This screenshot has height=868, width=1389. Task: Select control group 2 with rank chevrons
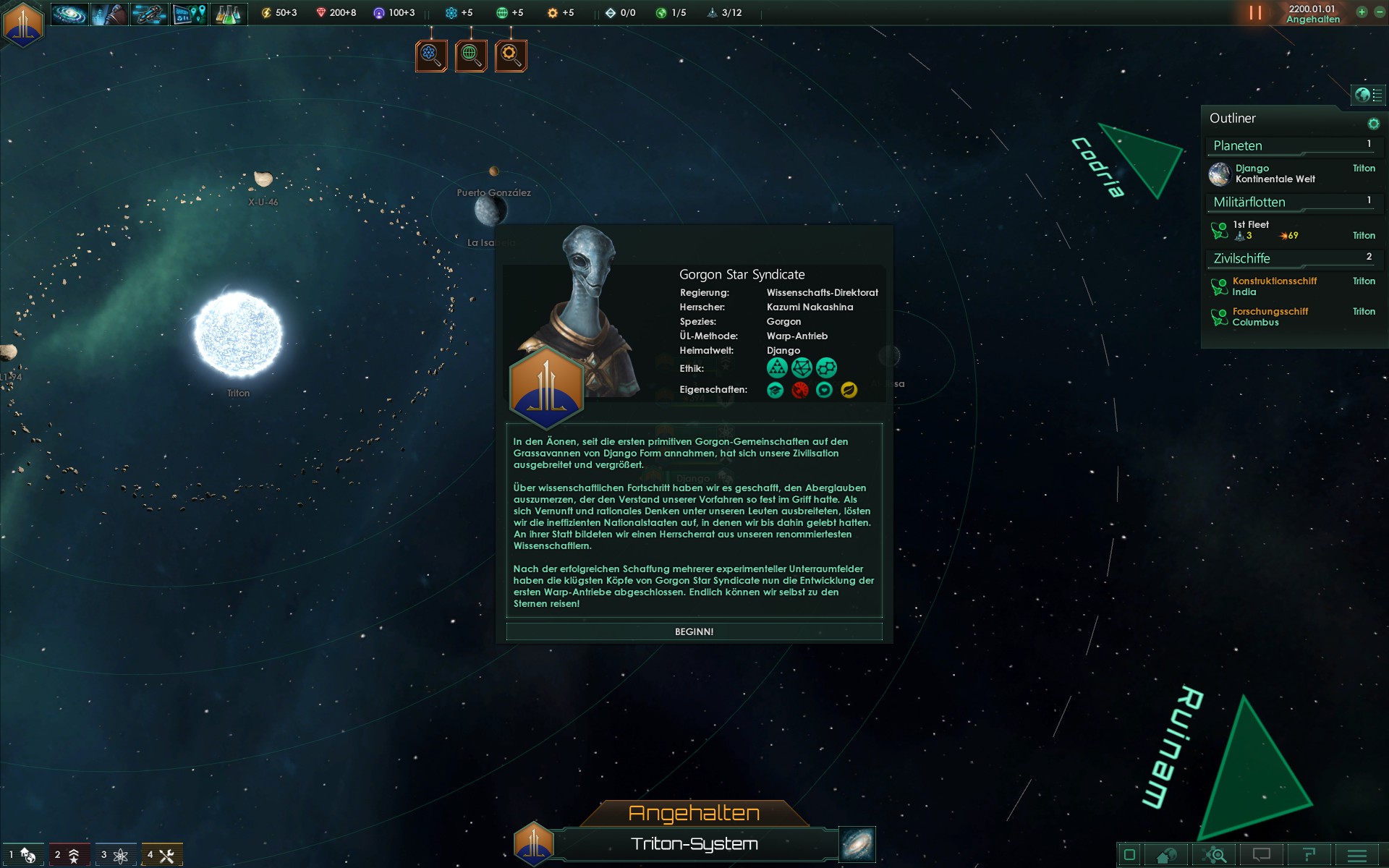click(x=69, y=855)
